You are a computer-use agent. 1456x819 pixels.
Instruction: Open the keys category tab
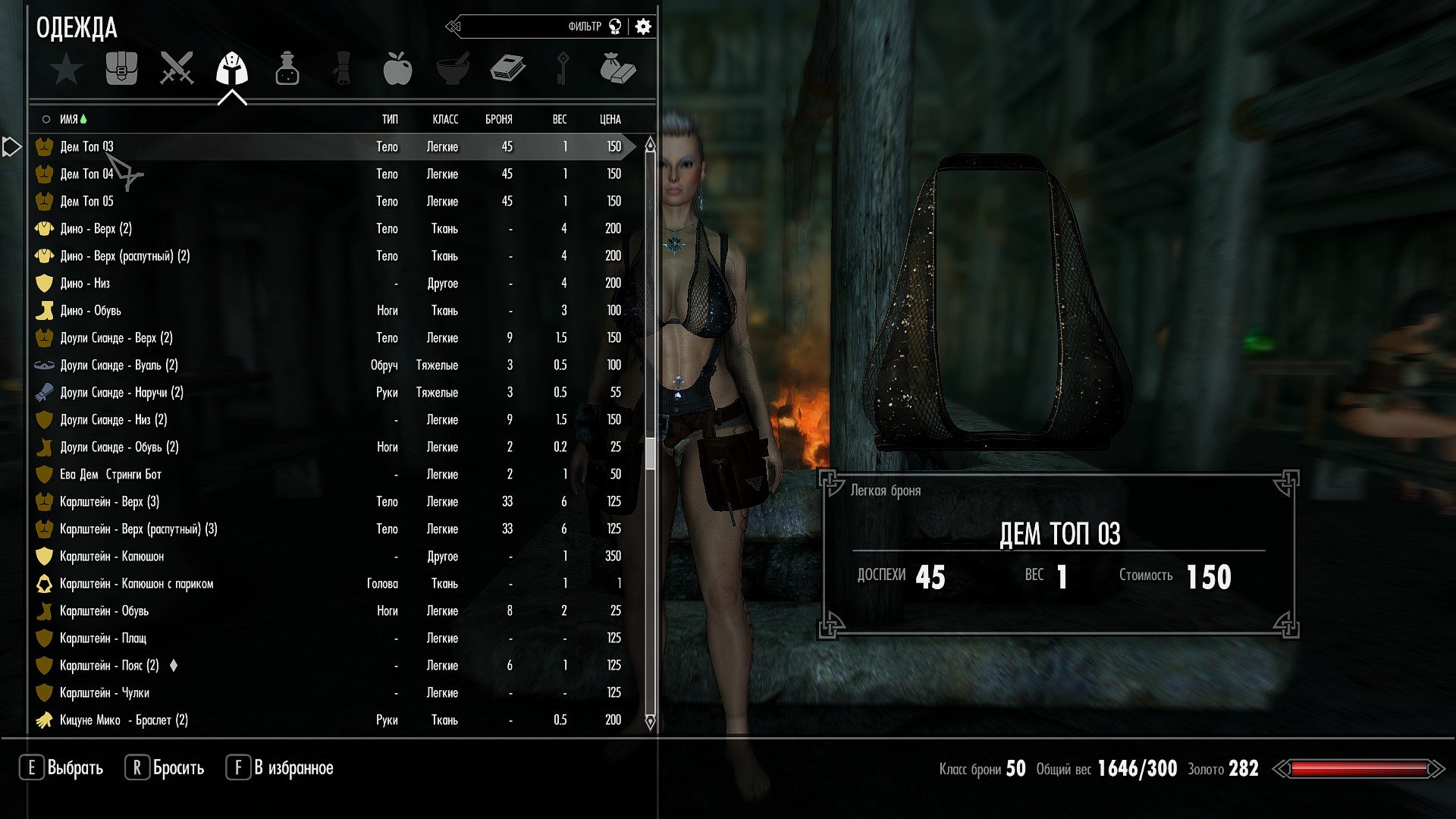(x=563, y=69)
